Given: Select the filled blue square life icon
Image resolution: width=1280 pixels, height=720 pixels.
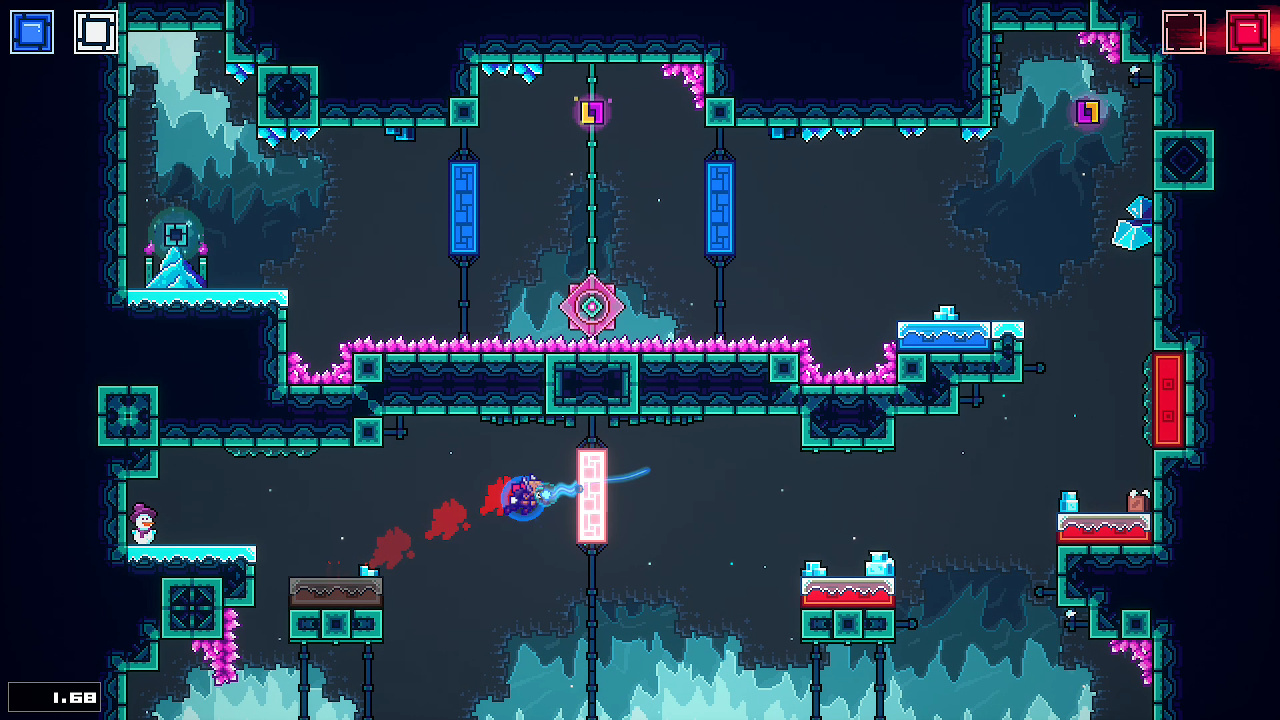Looking at the screenshot, I should point(31,31).
